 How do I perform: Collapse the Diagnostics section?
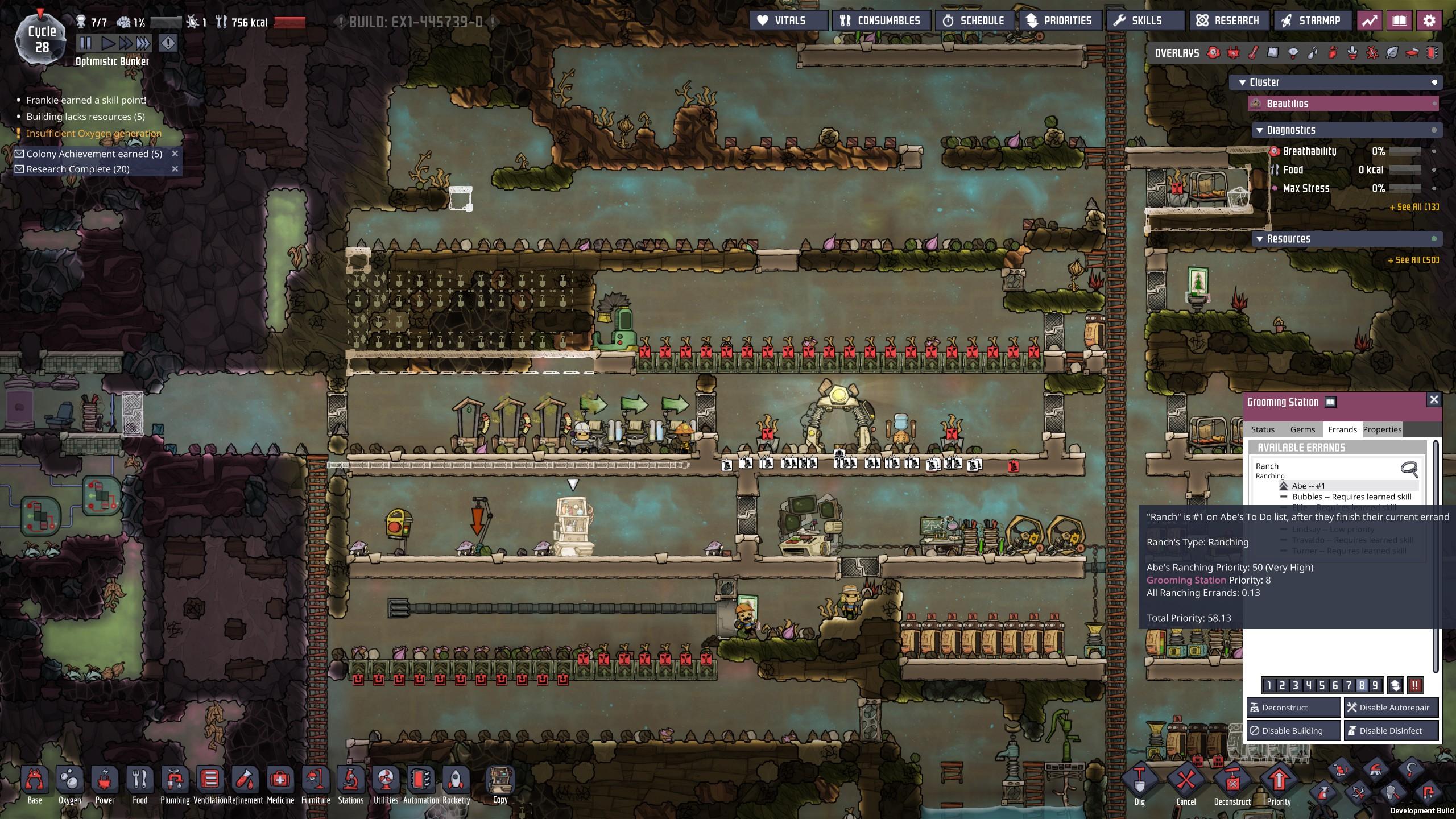(1259, 130)
